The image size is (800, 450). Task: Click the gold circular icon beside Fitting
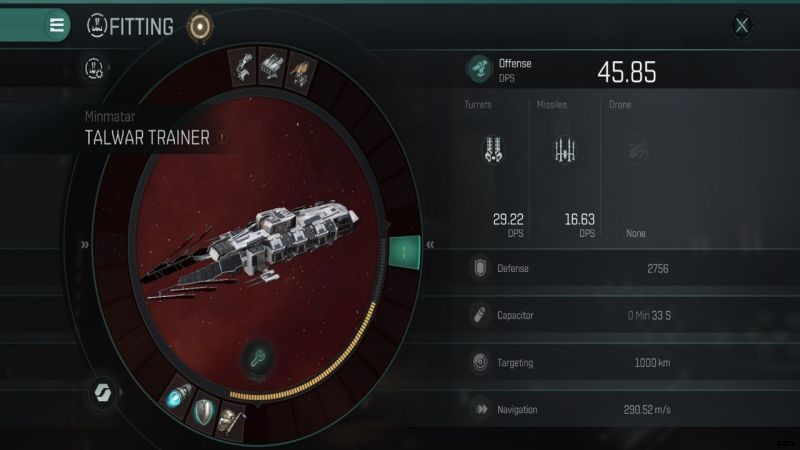click(x=200, y=27)
